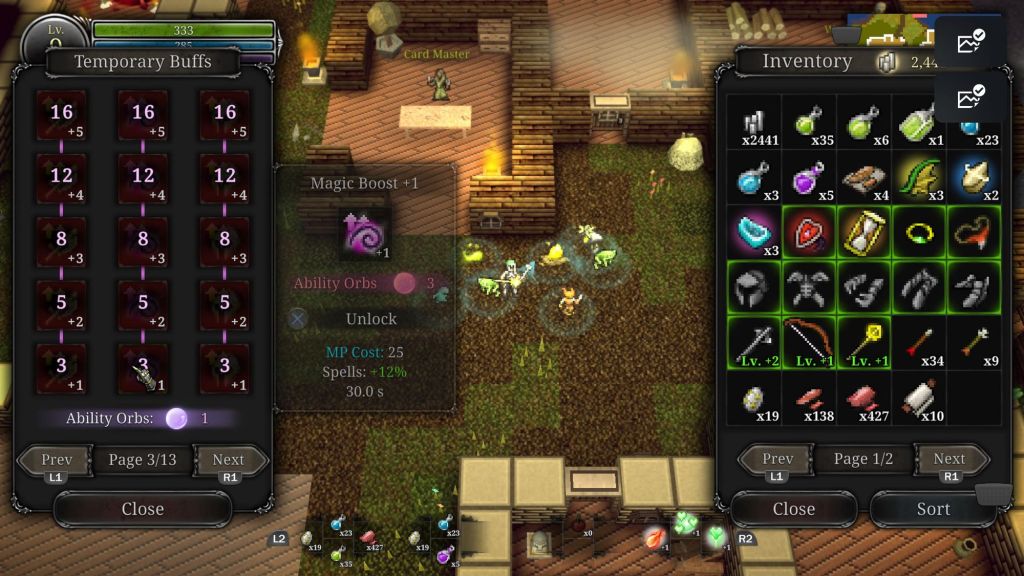Select the scroll stack x10
This screenshot has height=576, width=1024.
[917, 397]
